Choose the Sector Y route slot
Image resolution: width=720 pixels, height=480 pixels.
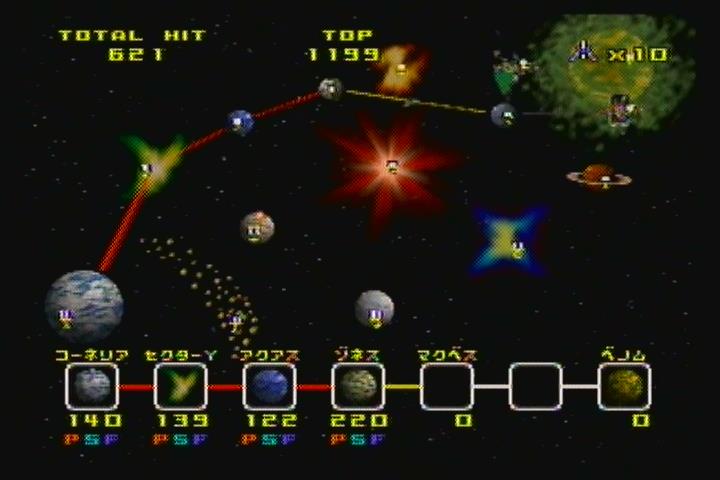(180, 387)
